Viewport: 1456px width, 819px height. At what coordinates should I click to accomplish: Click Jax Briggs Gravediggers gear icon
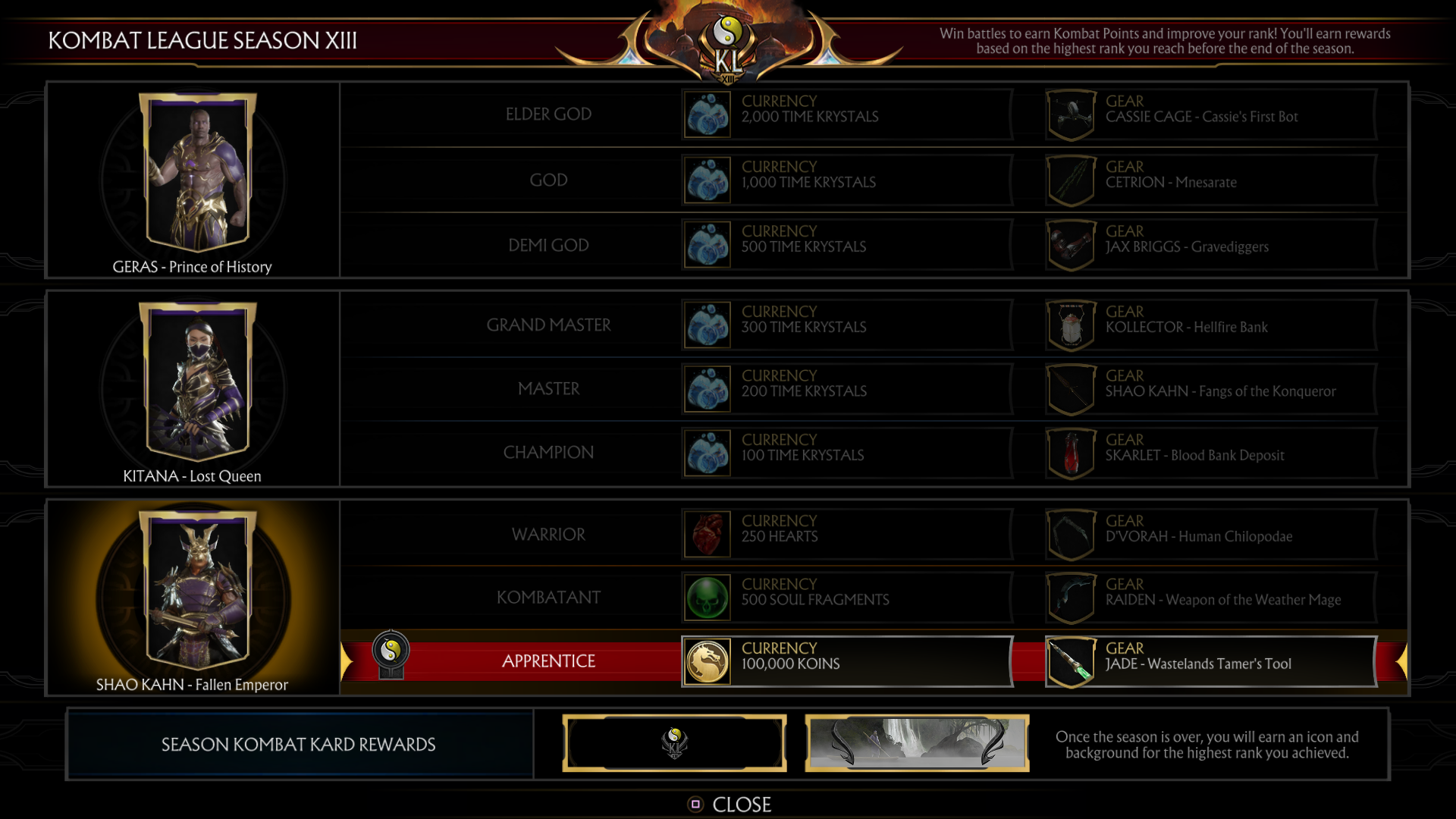coord(1071,243)
